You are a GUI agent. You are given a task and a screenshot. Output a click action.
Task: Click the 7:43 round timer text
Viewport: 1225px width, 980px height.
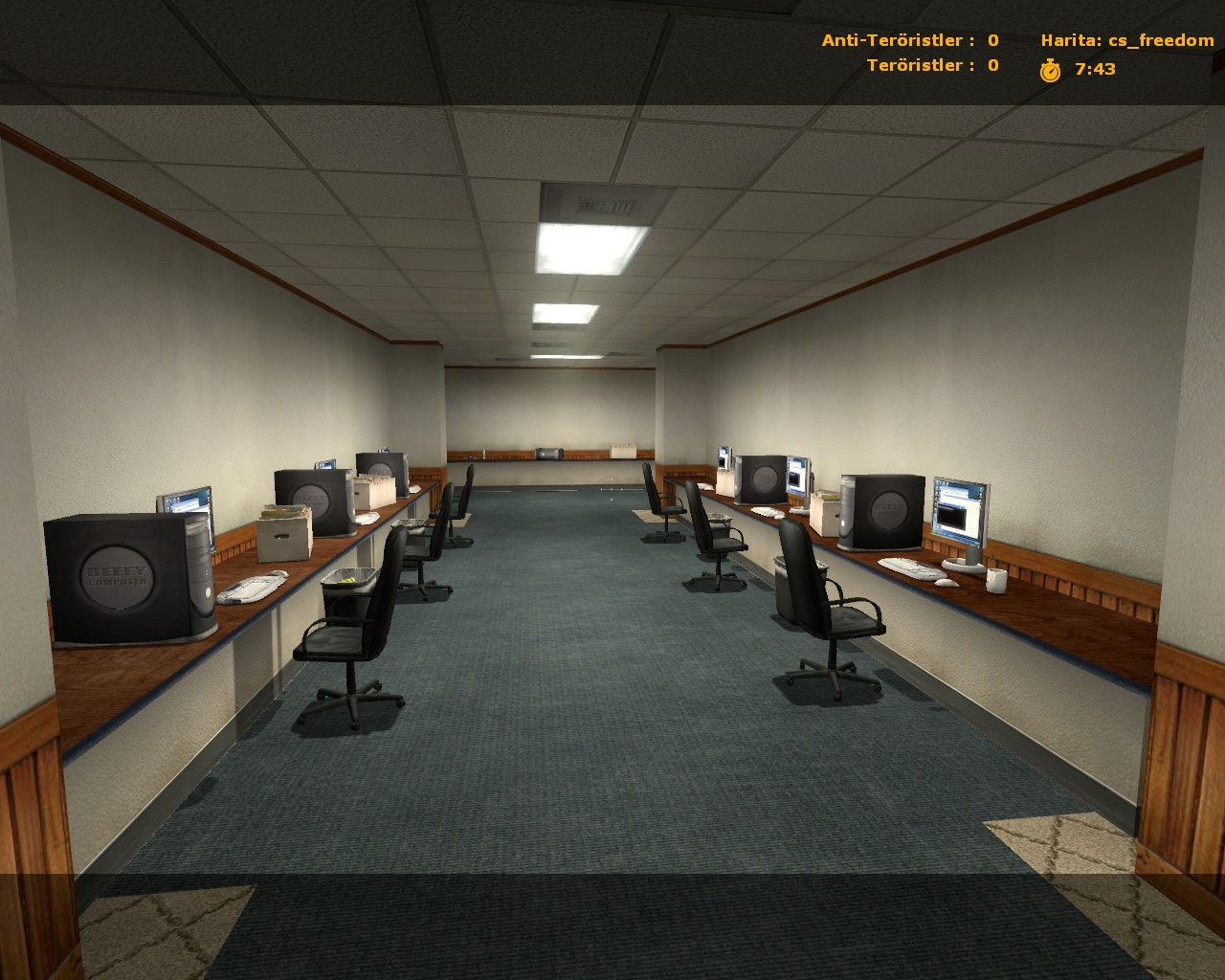coord(1094,69)
